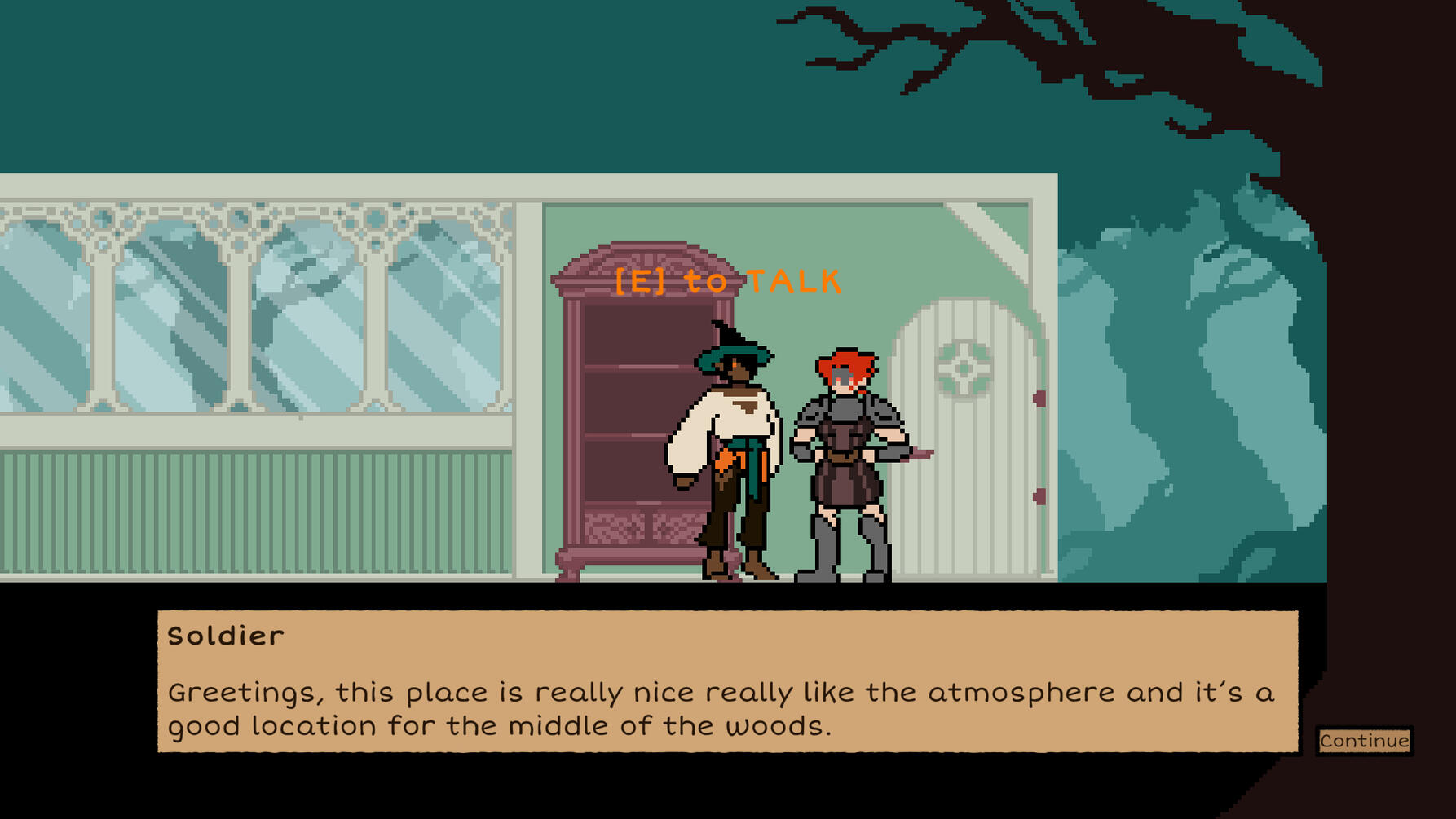Click Continue to advance the dialogue
The height and width of the screenshot is (819, 1456).
1364,741
